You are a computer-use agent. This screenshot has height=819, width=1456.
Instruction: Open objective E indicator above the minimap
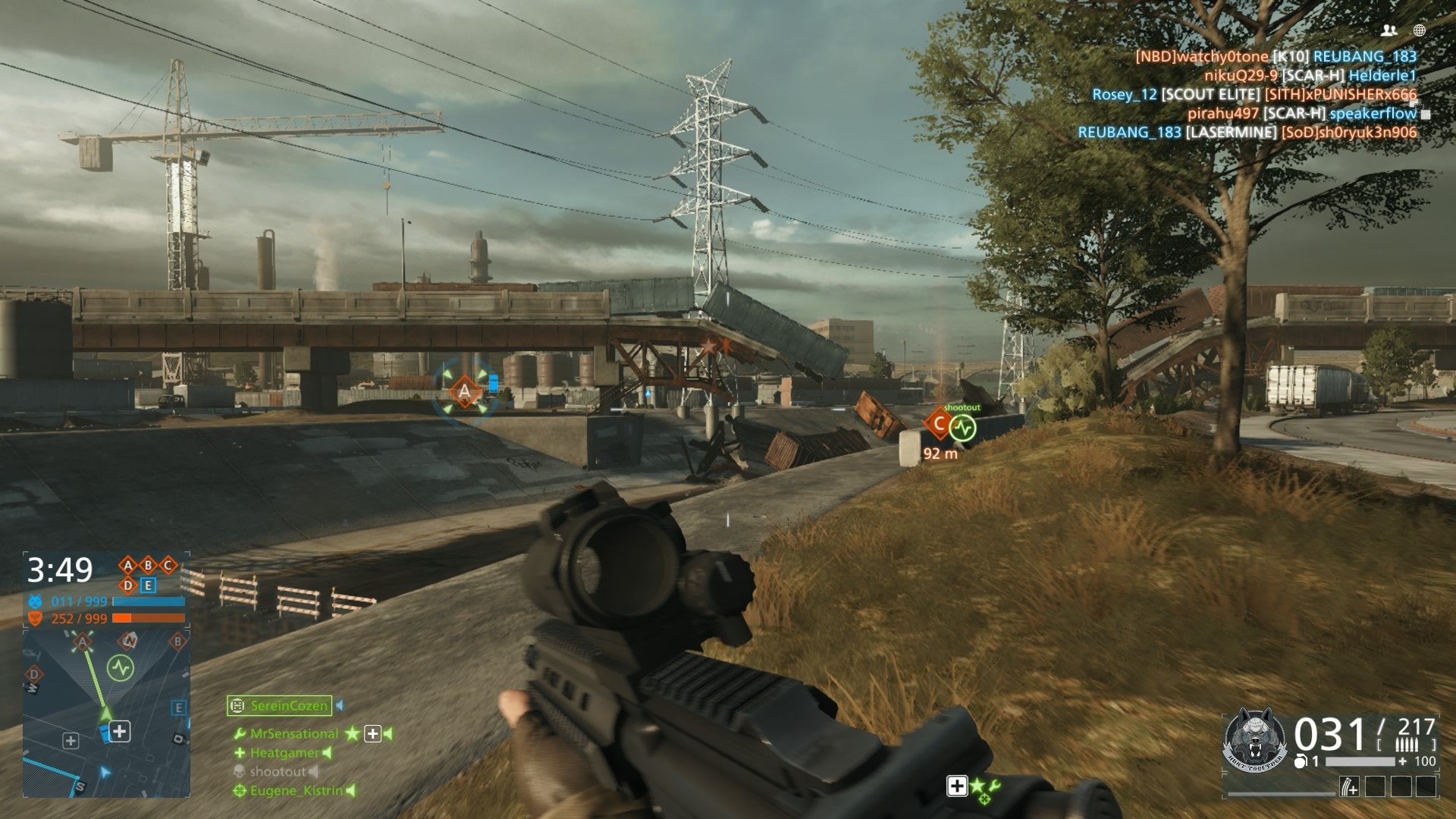click(149, 585)
